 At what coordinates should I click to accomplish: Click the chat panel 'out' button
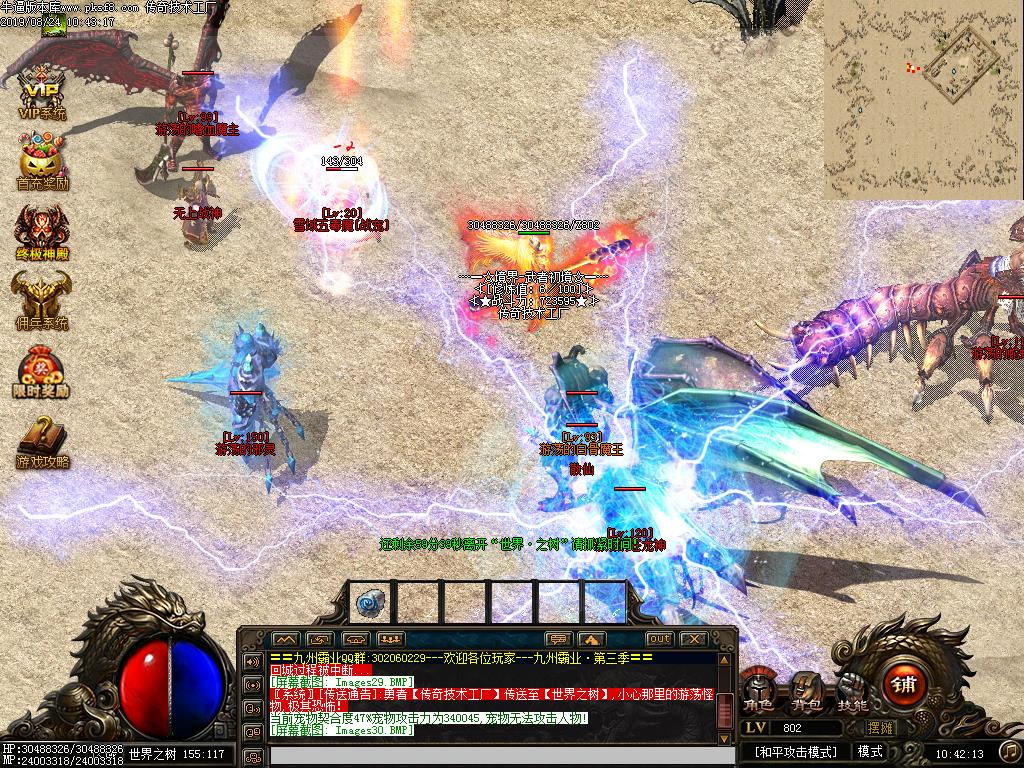point(659,639)
